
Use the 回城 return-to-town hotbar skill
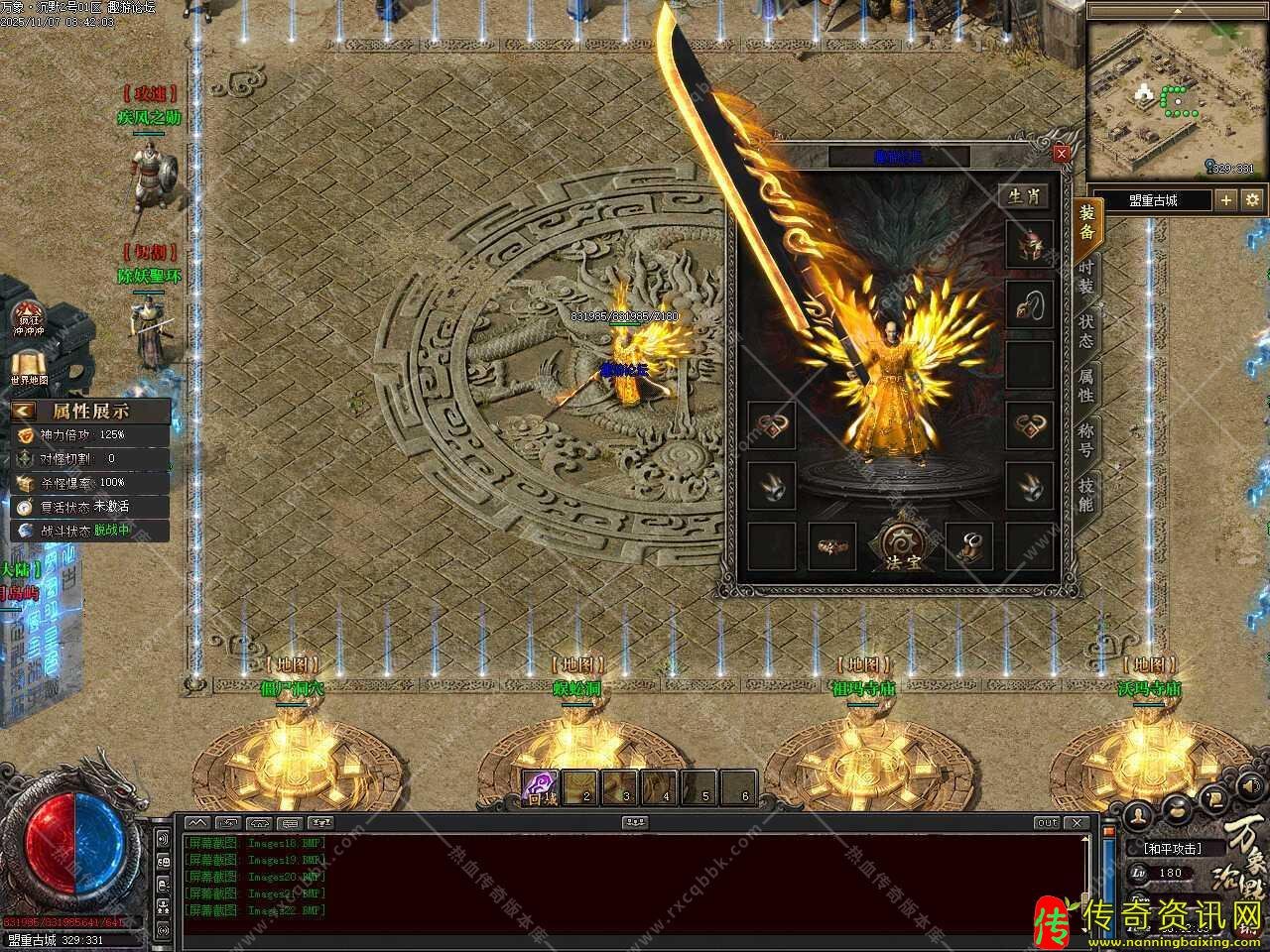click(542, 787)
